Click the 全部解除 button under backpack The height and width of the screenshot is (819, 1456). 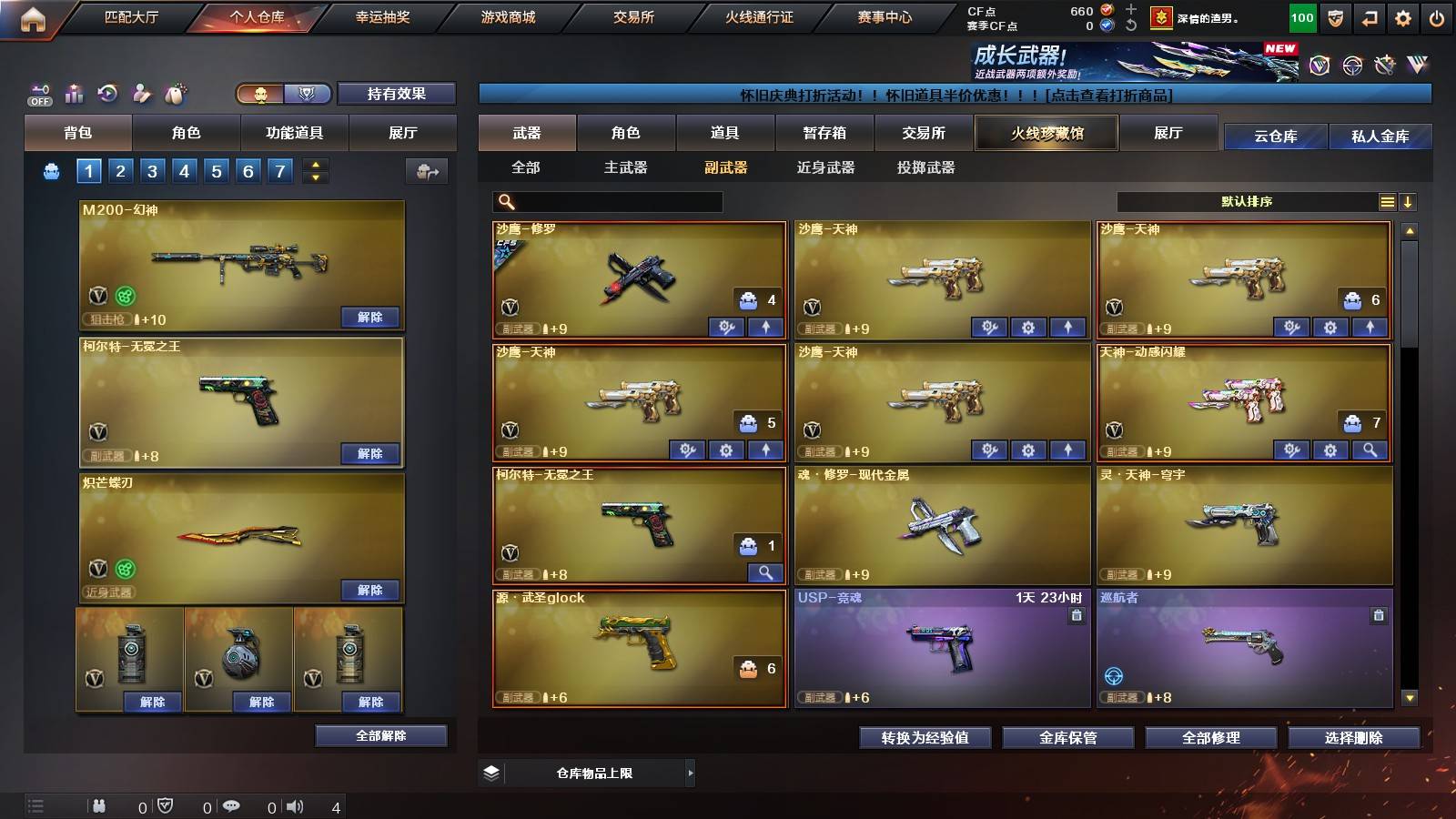point(381,735)
